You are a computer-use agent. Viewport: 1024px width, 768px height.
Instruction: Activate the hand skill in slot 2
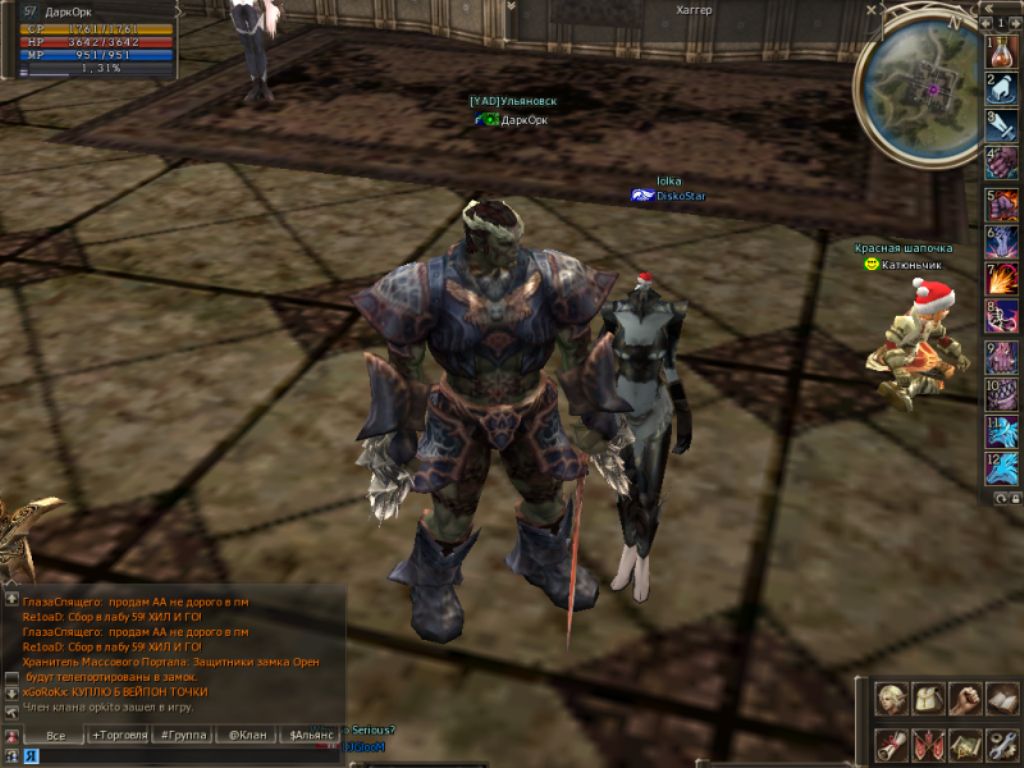click(1002, 88)
